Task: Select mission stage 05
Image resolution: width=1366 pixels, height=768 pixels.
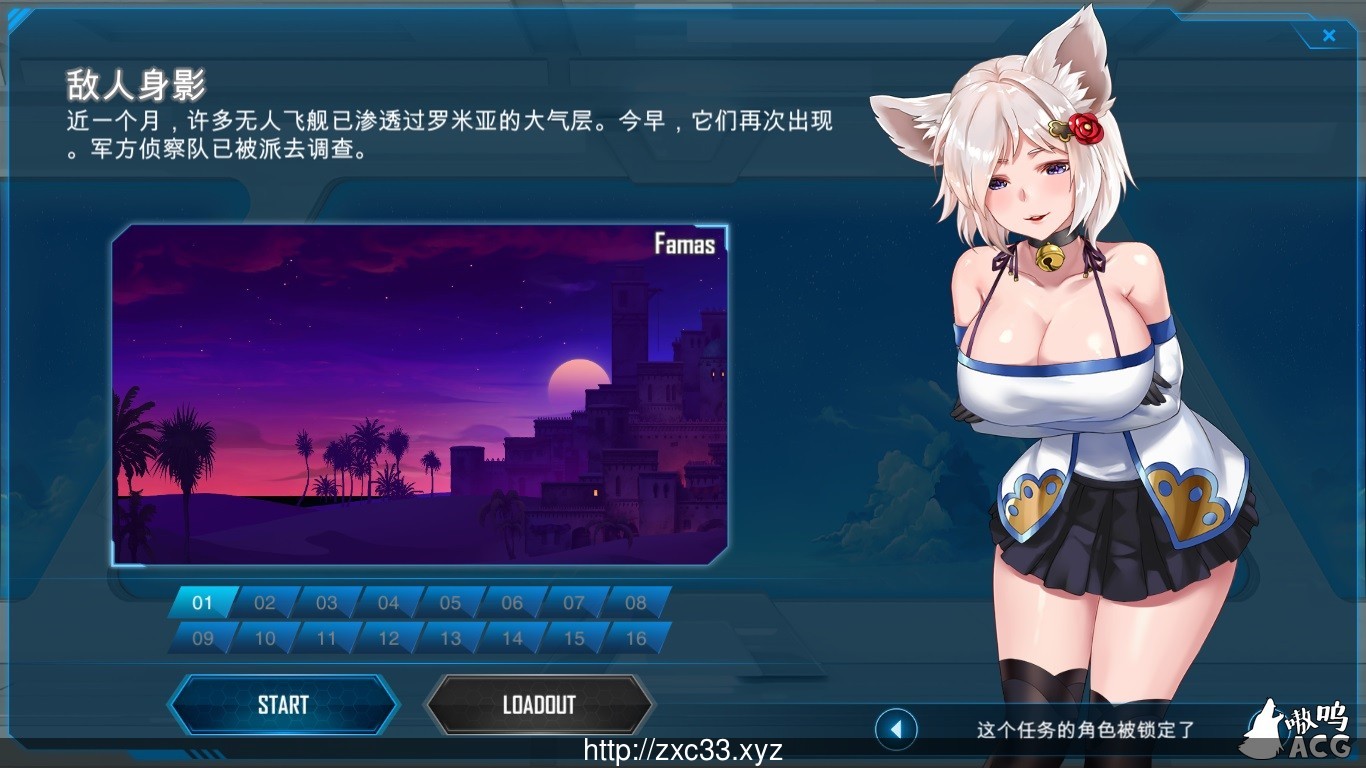Action: click(x=450, y=603)
